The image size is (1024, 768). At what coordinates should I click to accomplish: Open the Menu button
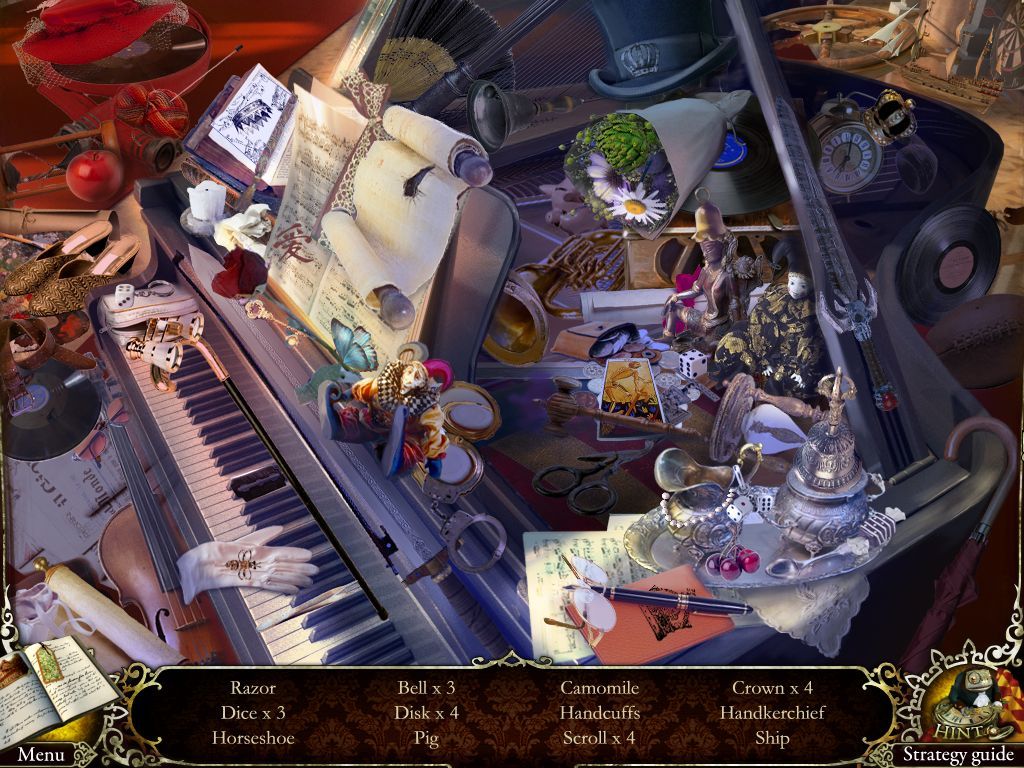coord(41,754)
